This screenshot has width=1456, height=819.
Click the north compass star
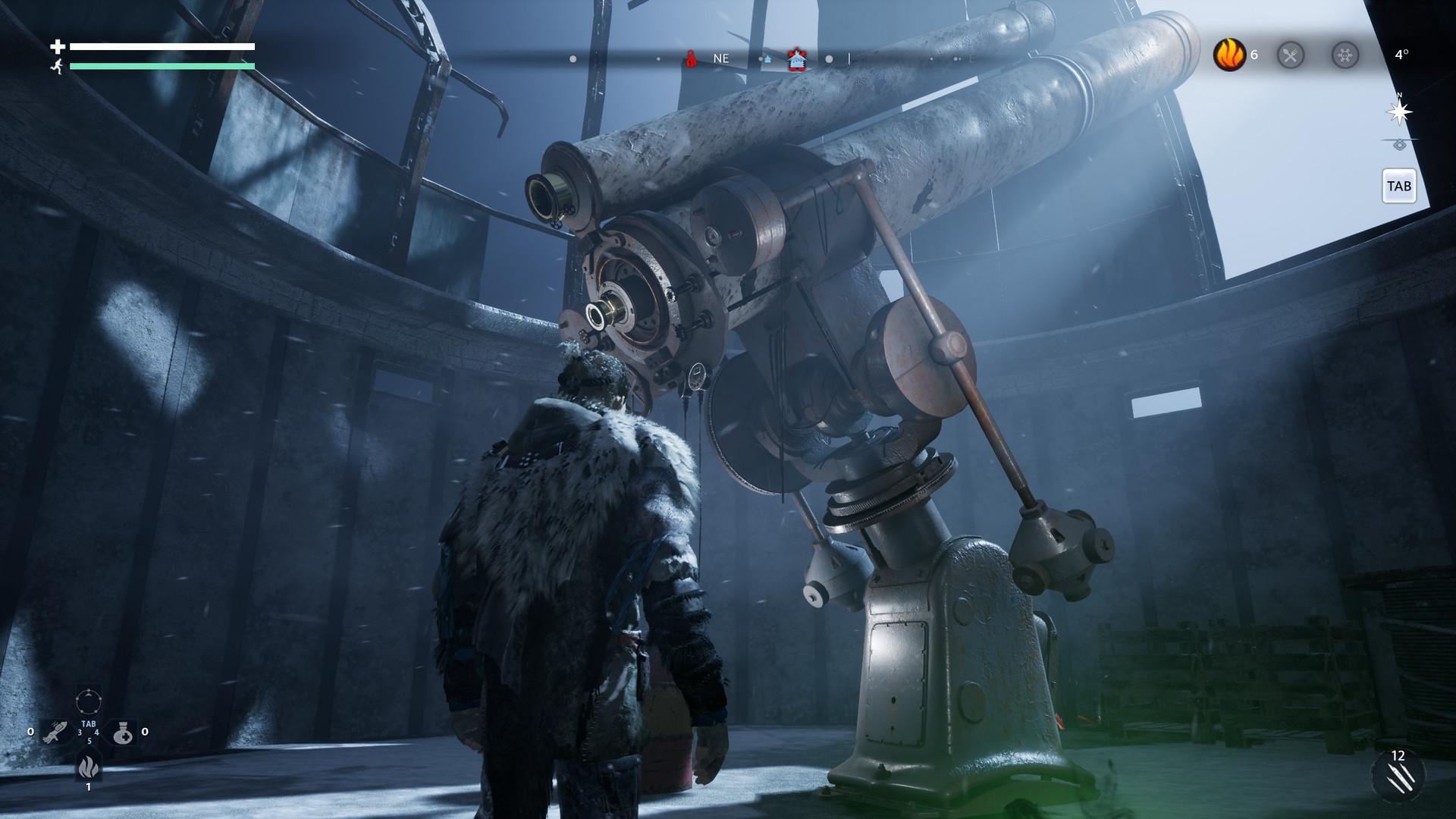click(x=1399, y=112)
